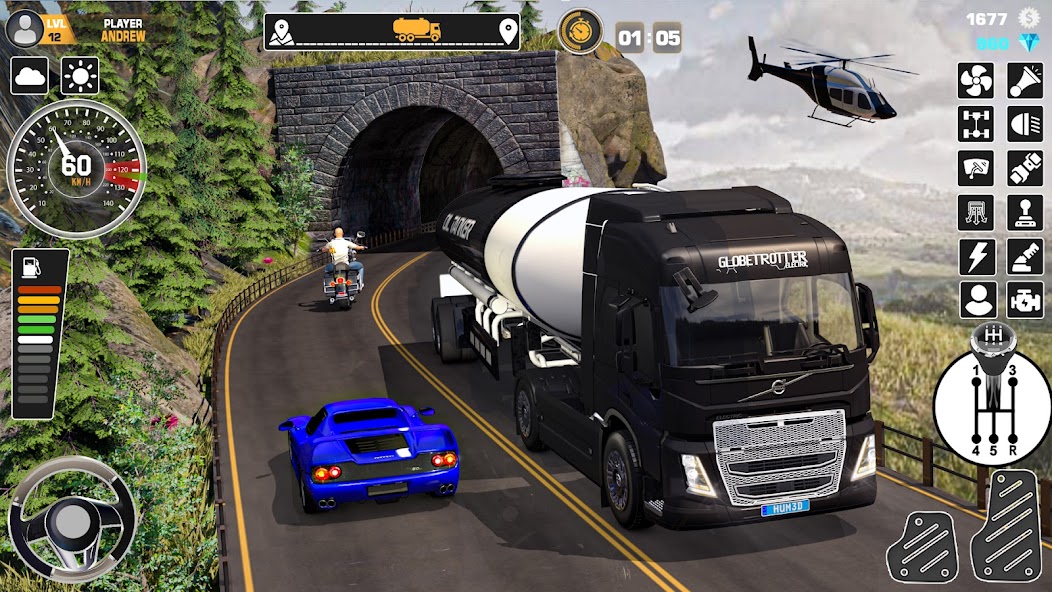Image resolution: width=1052 pixels, height=592 pixels.
Task: Turn on the fan button
Action: coord(976,81)
